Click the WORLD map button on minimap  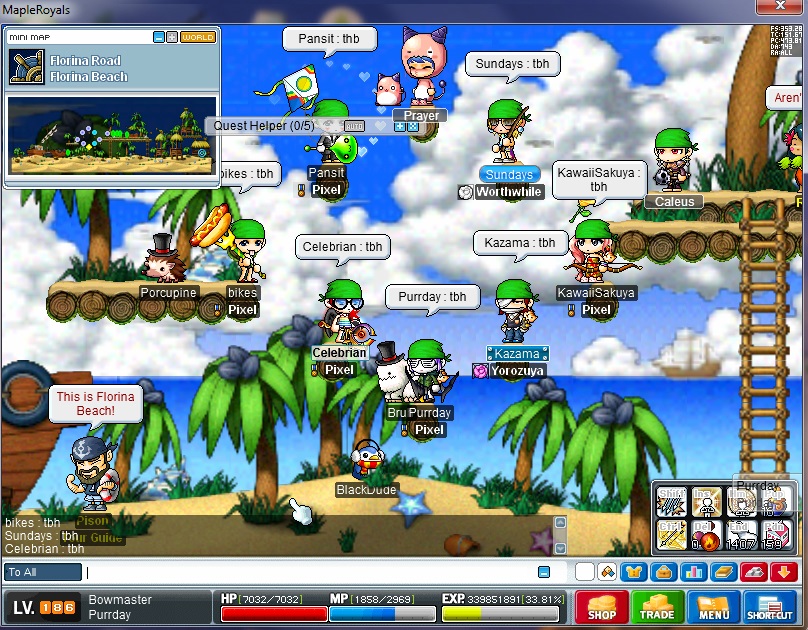click(x=197, y=37)
